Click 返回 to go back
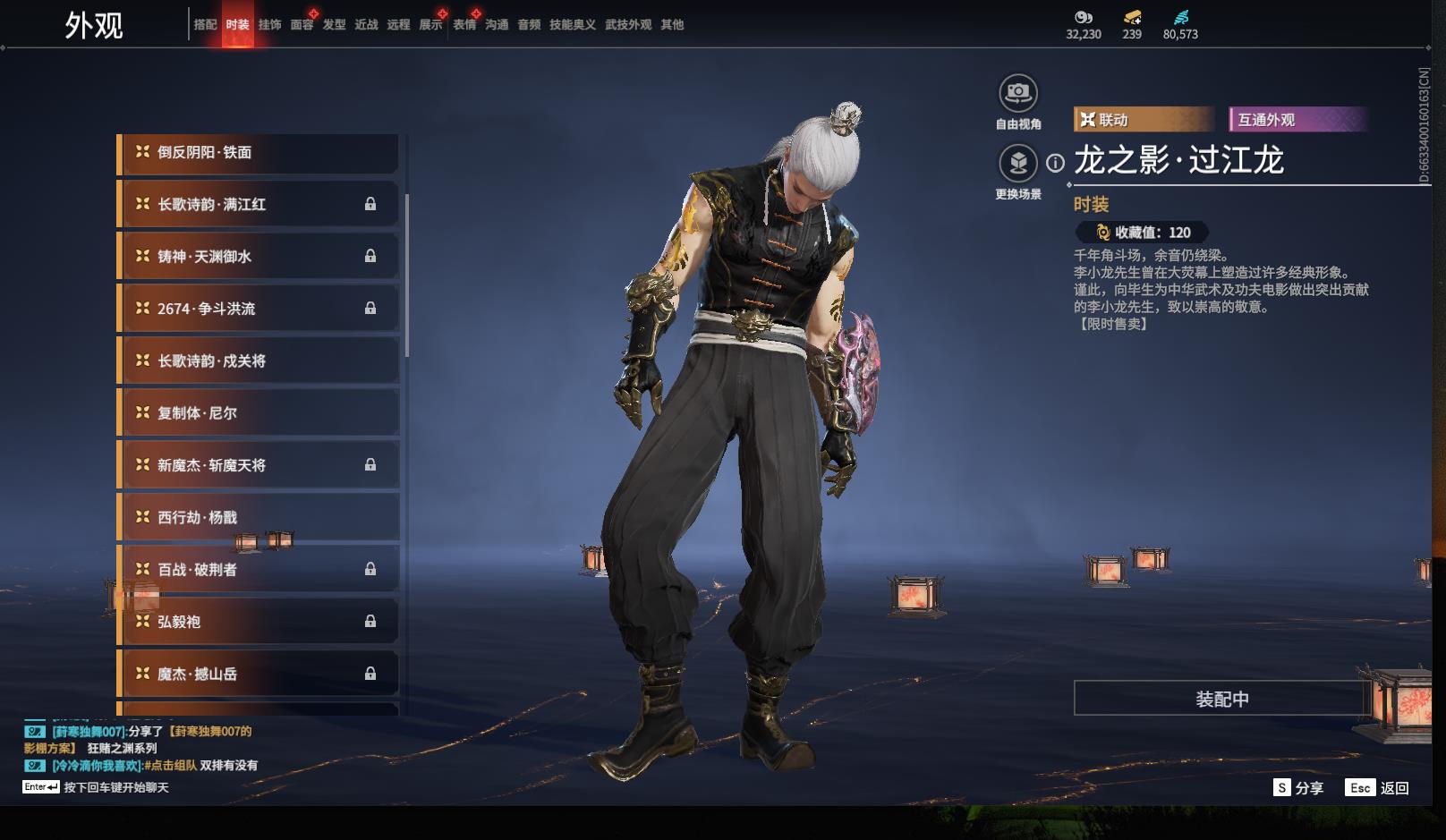1446x840 pixels. (1378, 788)
